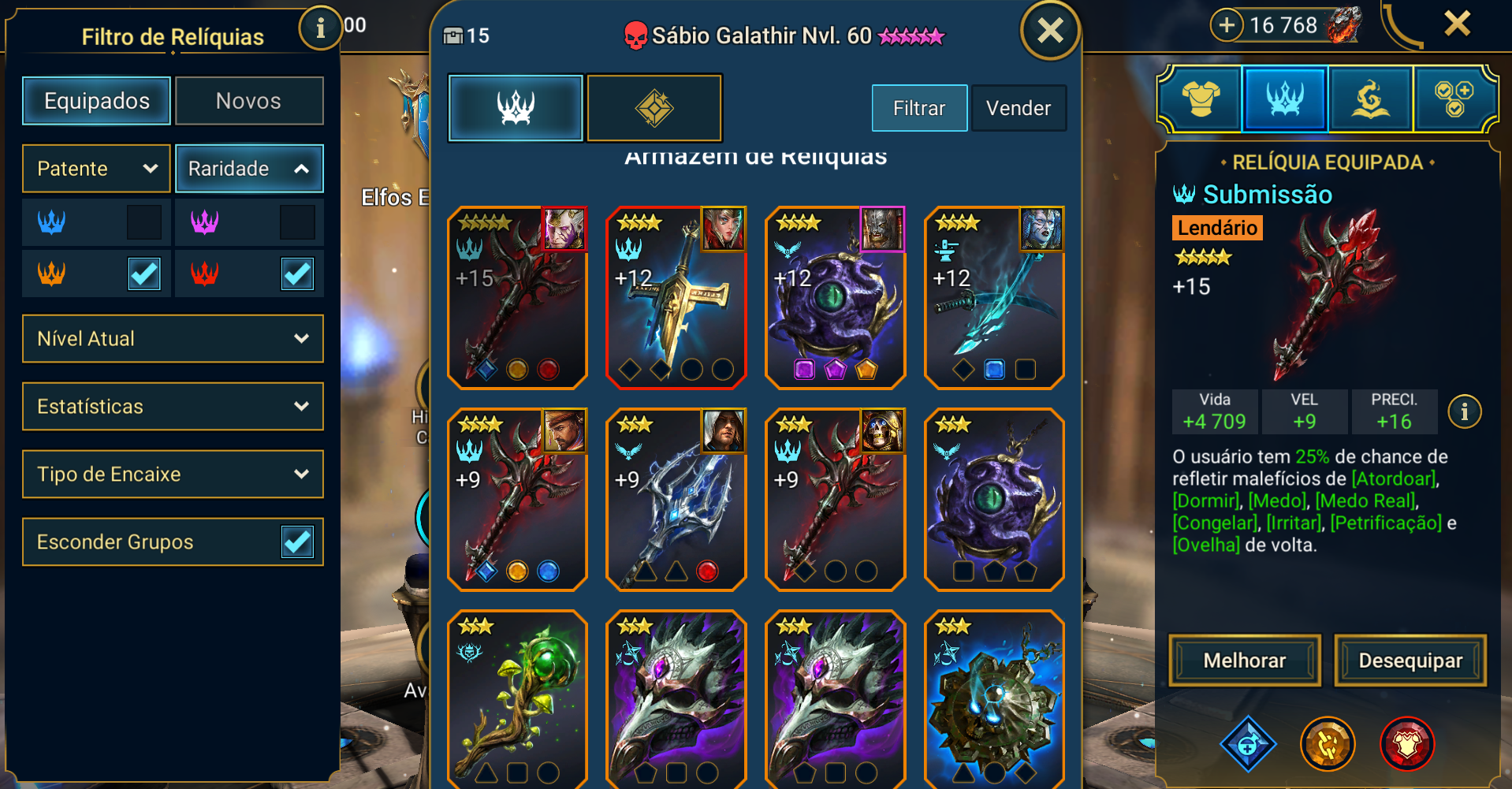This screenshot has width=1512, height=789.
Task: Upgrade the relic with Melhorar
Action: [1244, 661]
